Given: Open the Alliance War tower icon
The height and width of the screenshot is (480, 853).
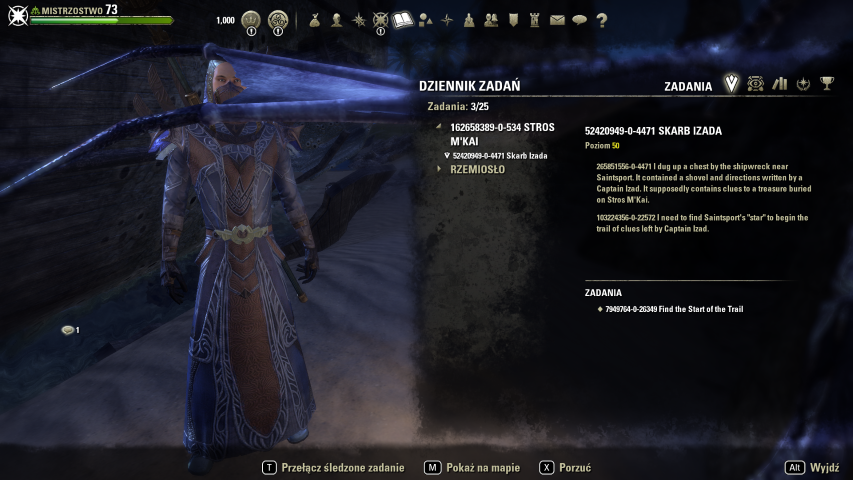Looking at the screenshot, I should (535, 19).
